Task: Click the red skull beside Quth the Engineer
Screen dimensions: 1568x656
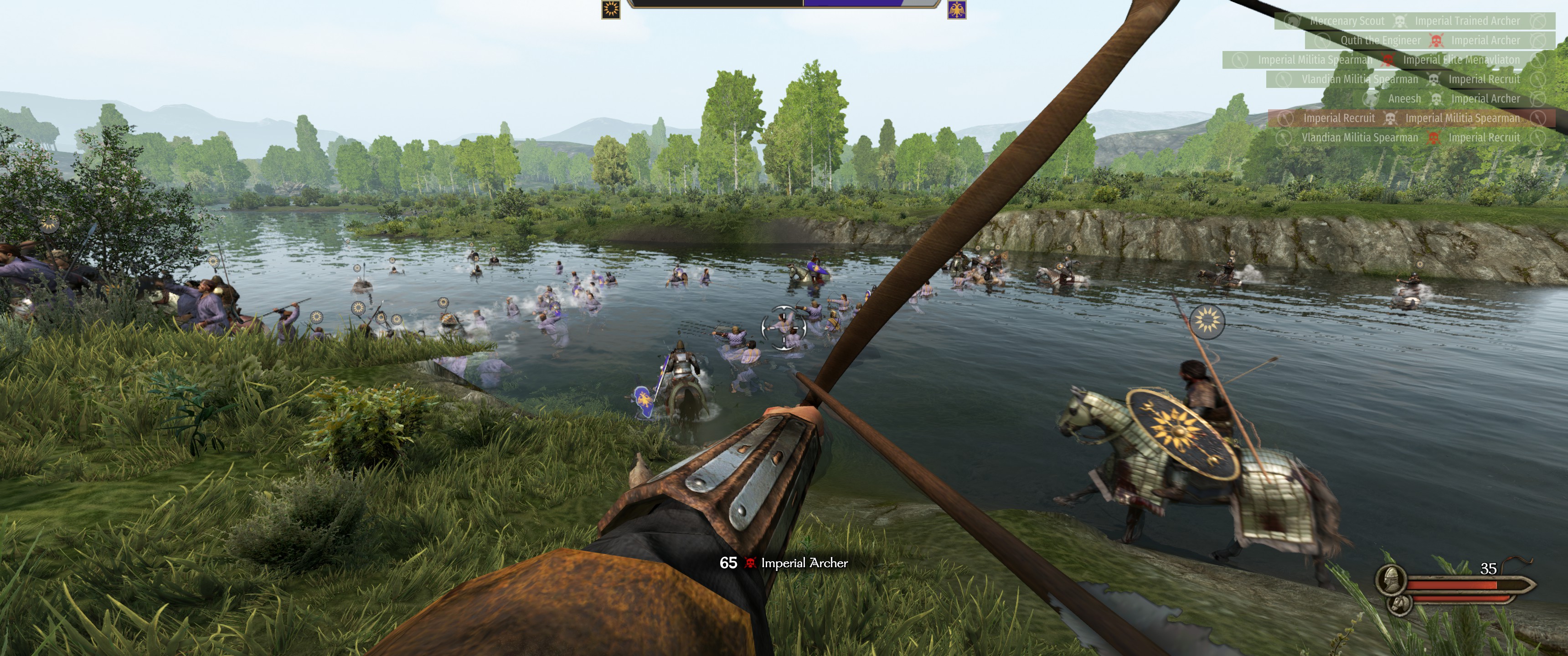Action: [x=1437, y=40]
